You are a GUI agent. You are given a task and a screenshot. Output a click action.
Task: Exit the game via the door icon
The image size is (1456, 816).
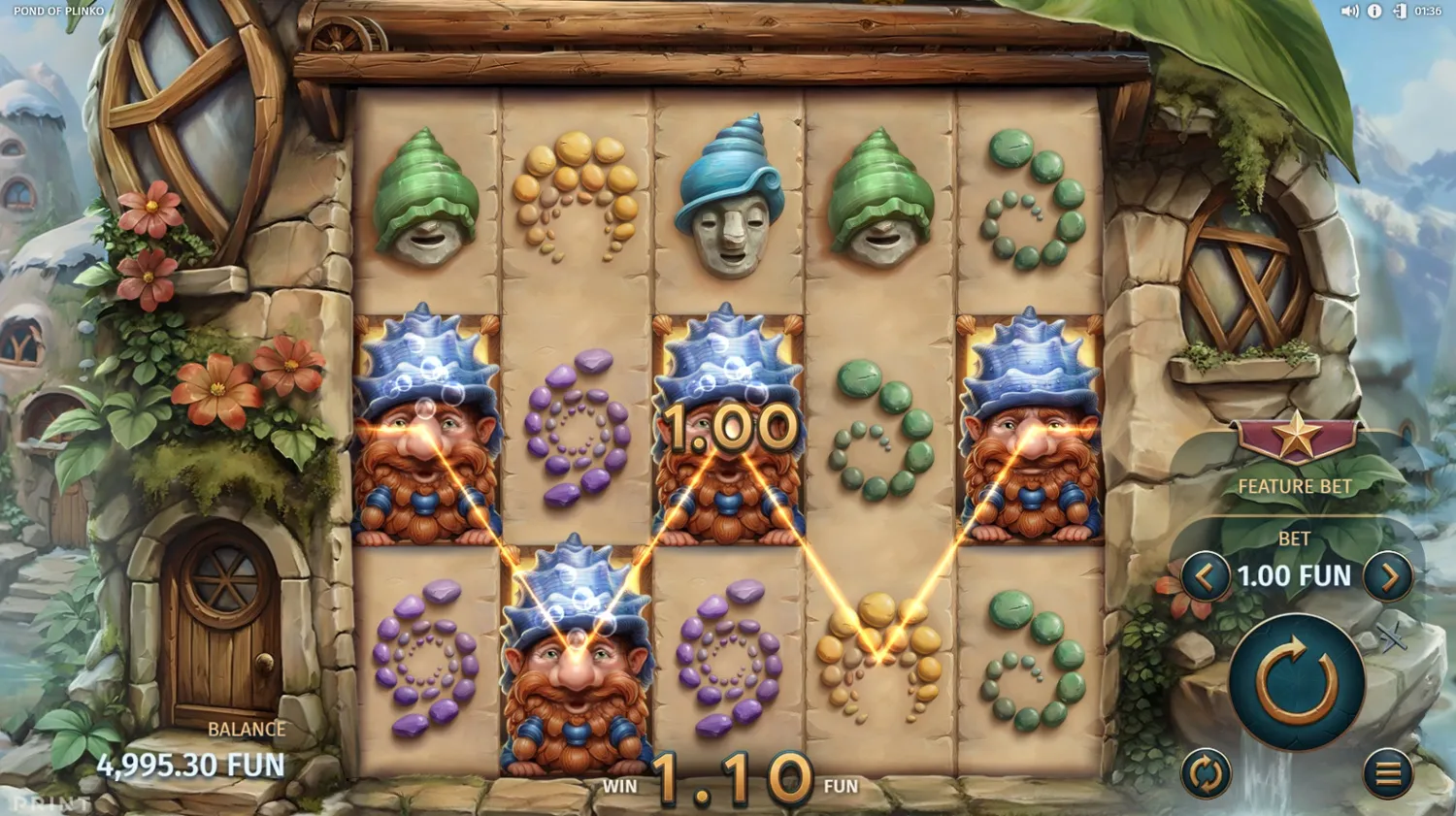[1401, 11]
